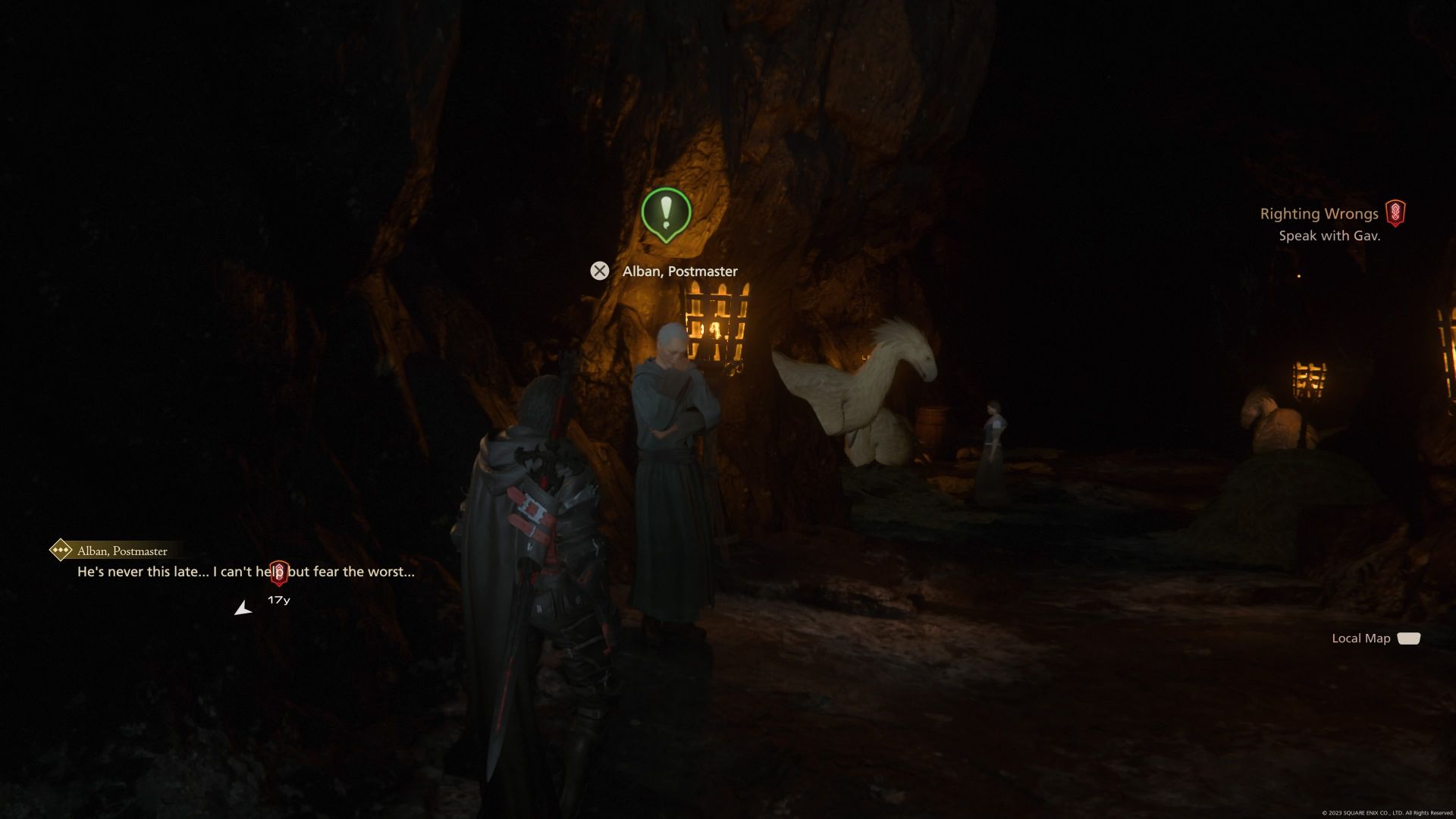Select the touchpad icon next to Local Map

tap(1410, 639)
